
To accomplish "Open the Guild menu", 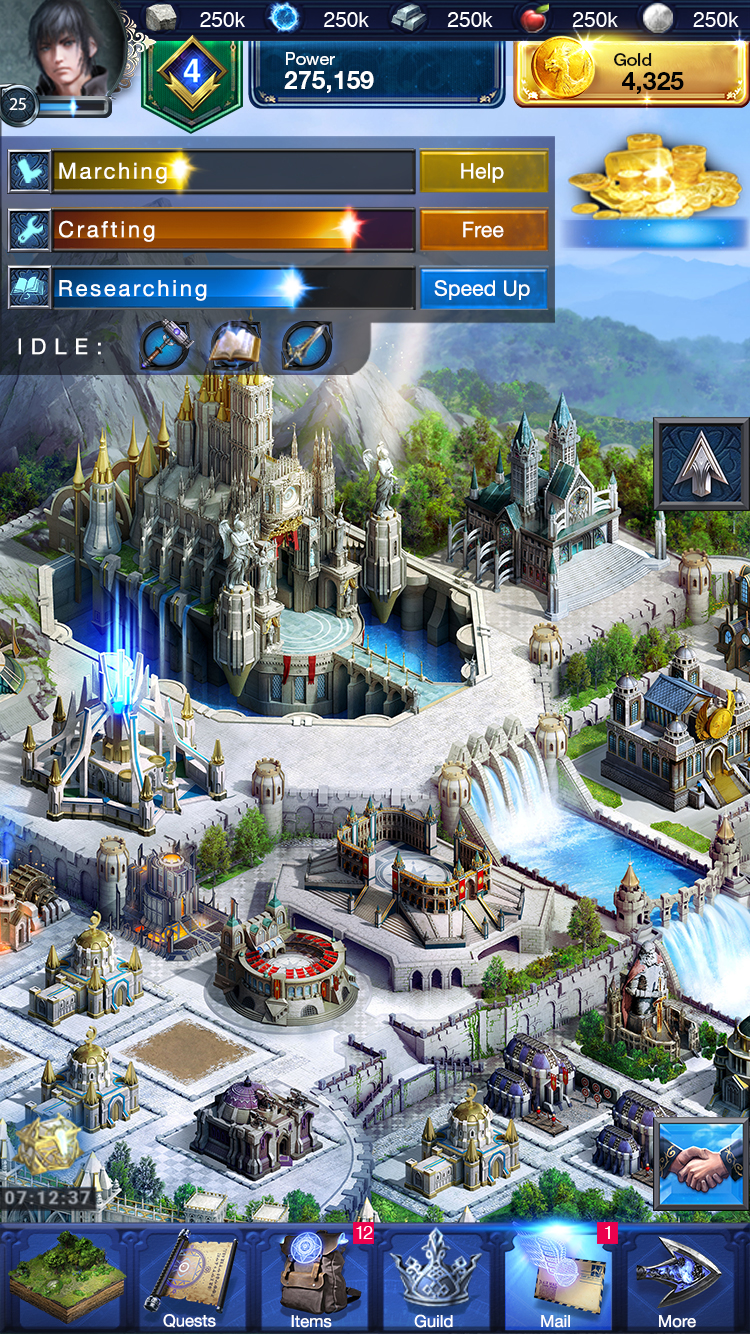I will pyautogui.click(x=433, y=1279).
